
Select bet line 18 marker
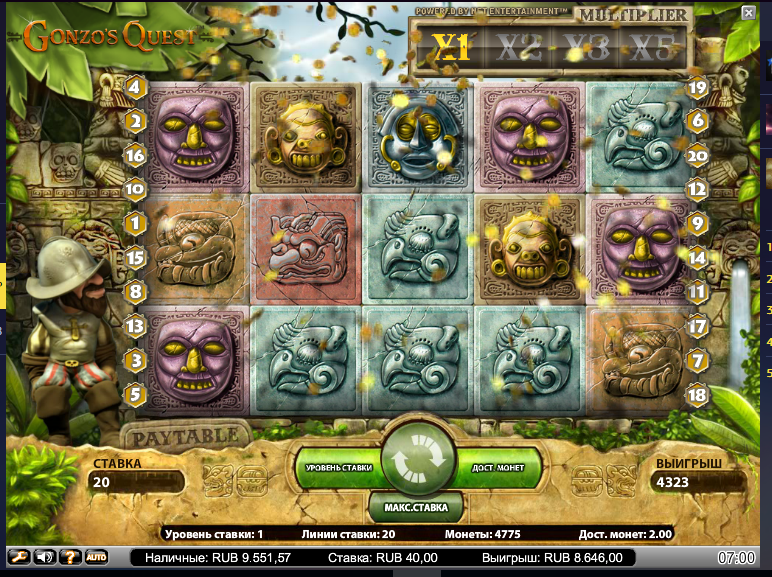point(698,395)
